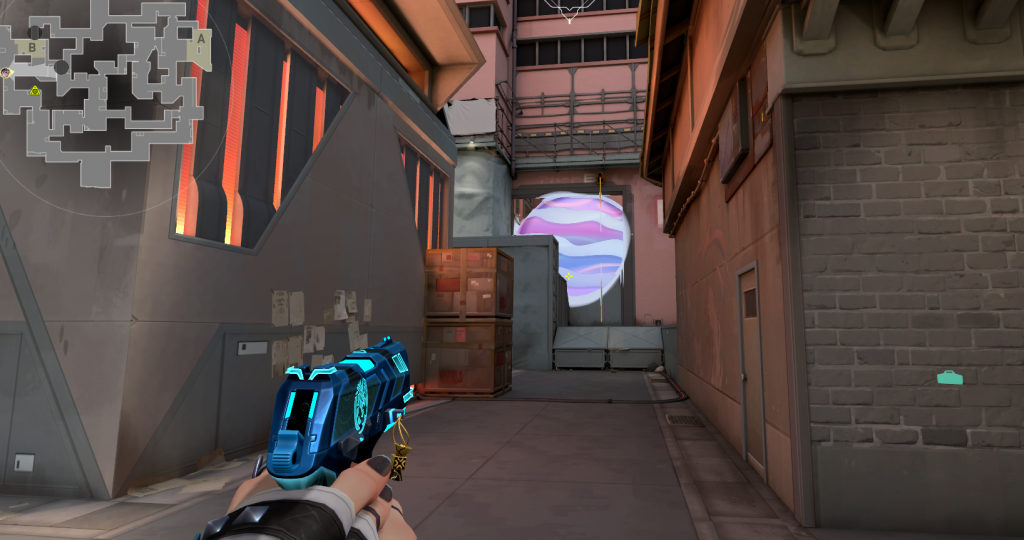This screenshot has height=540, width=1024.
Task: Click the player agent portrait on the minimap
Action: point(7,73)
